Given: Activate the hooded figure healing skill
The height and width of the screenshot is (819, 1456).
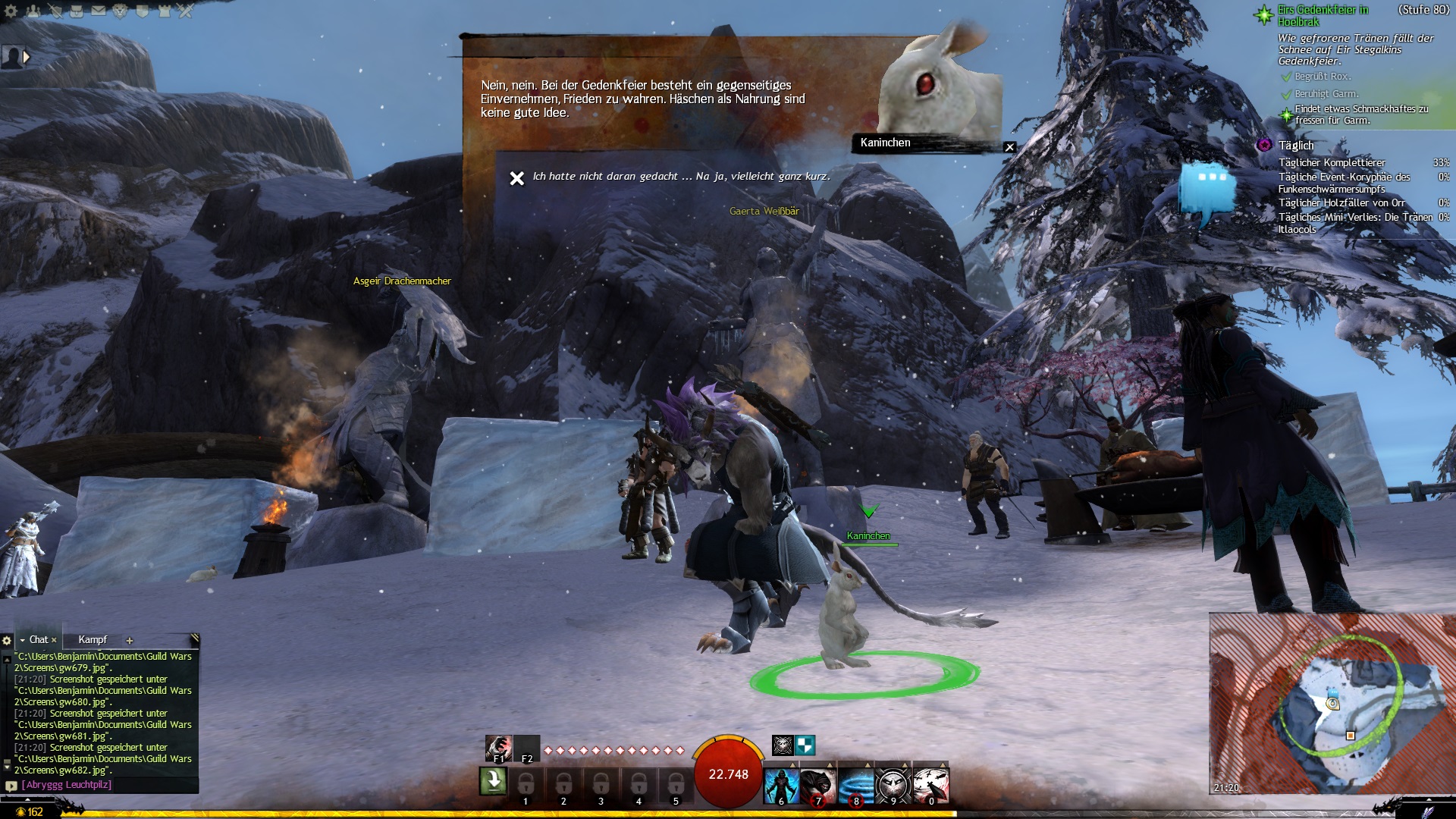Looking at the screenshot, I should point(781,784).
